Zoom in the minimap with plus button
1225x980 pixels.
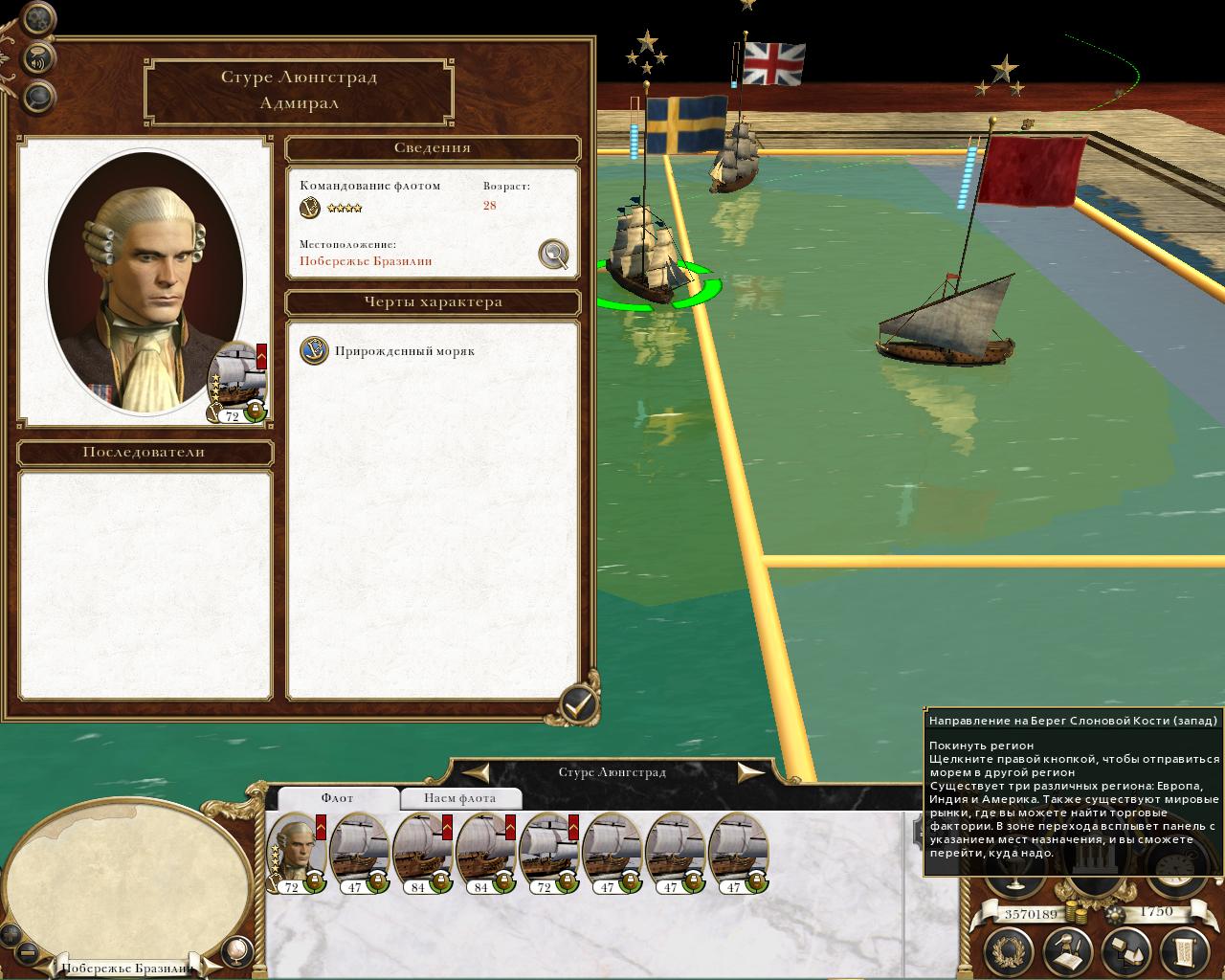coord(11,933)
